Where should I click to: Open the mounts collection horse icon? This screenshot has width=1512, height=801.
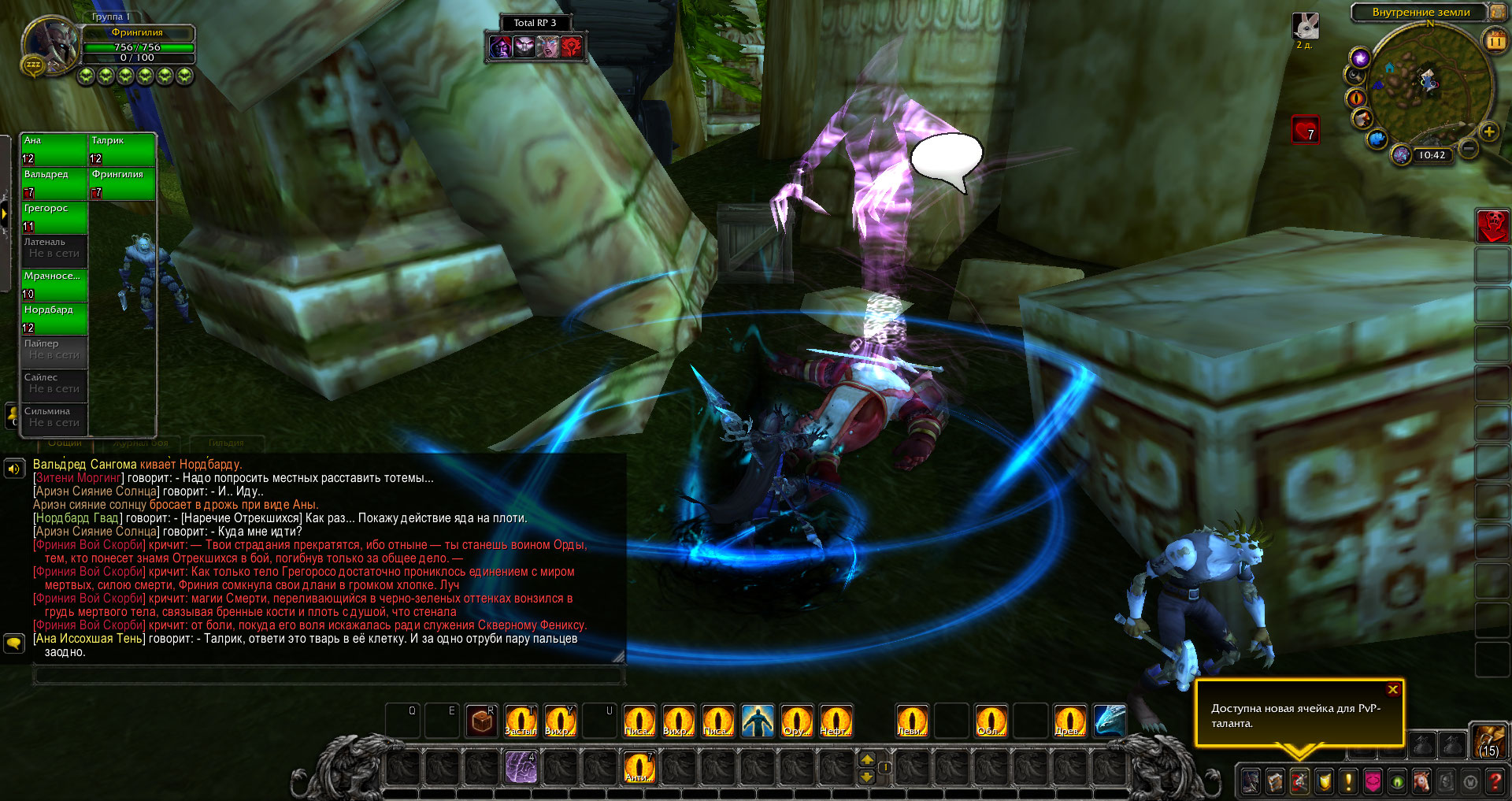pos(1421,781)
